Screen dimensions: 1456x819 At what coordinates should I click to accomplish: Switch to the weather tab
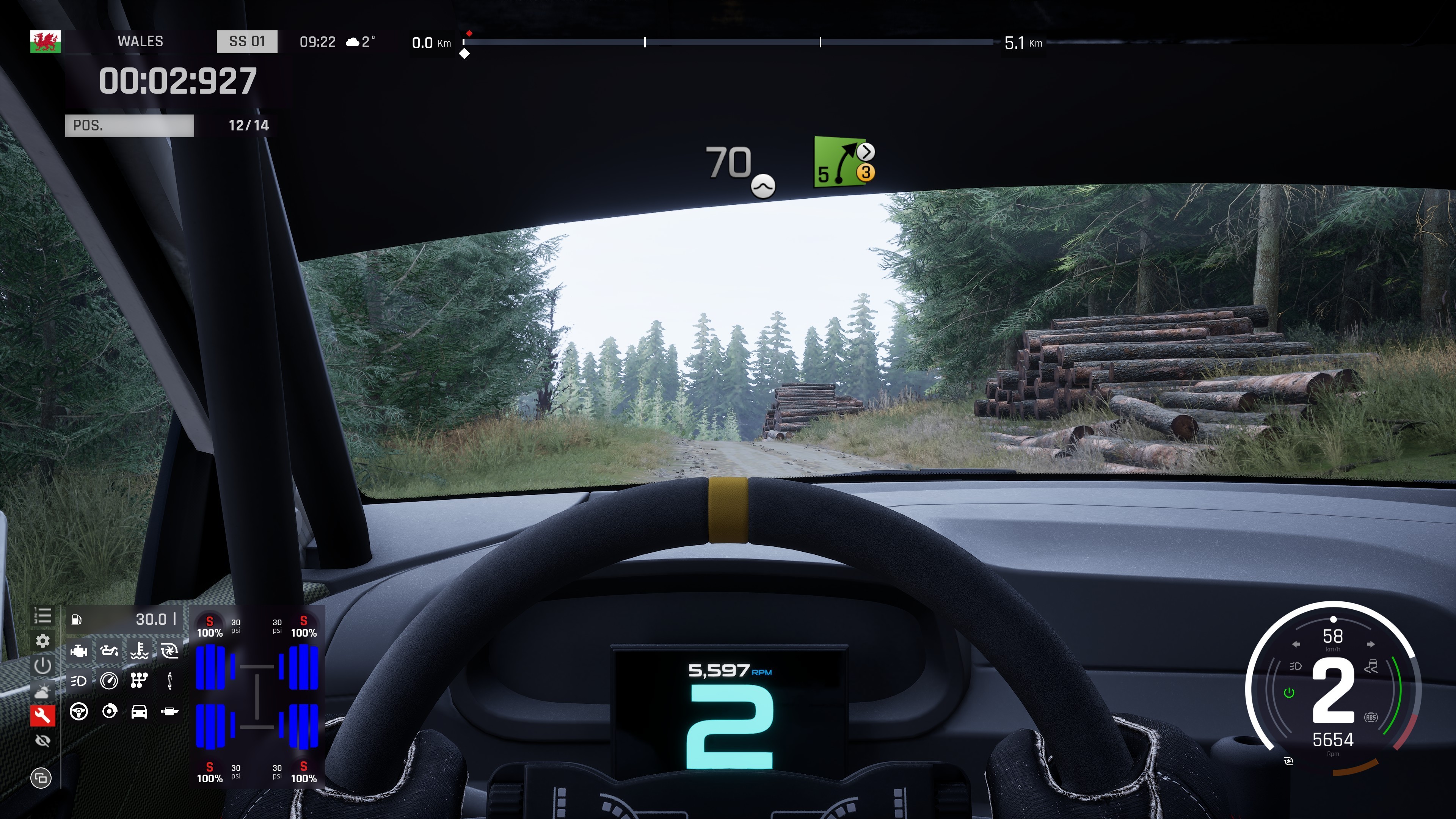point(43,691)
